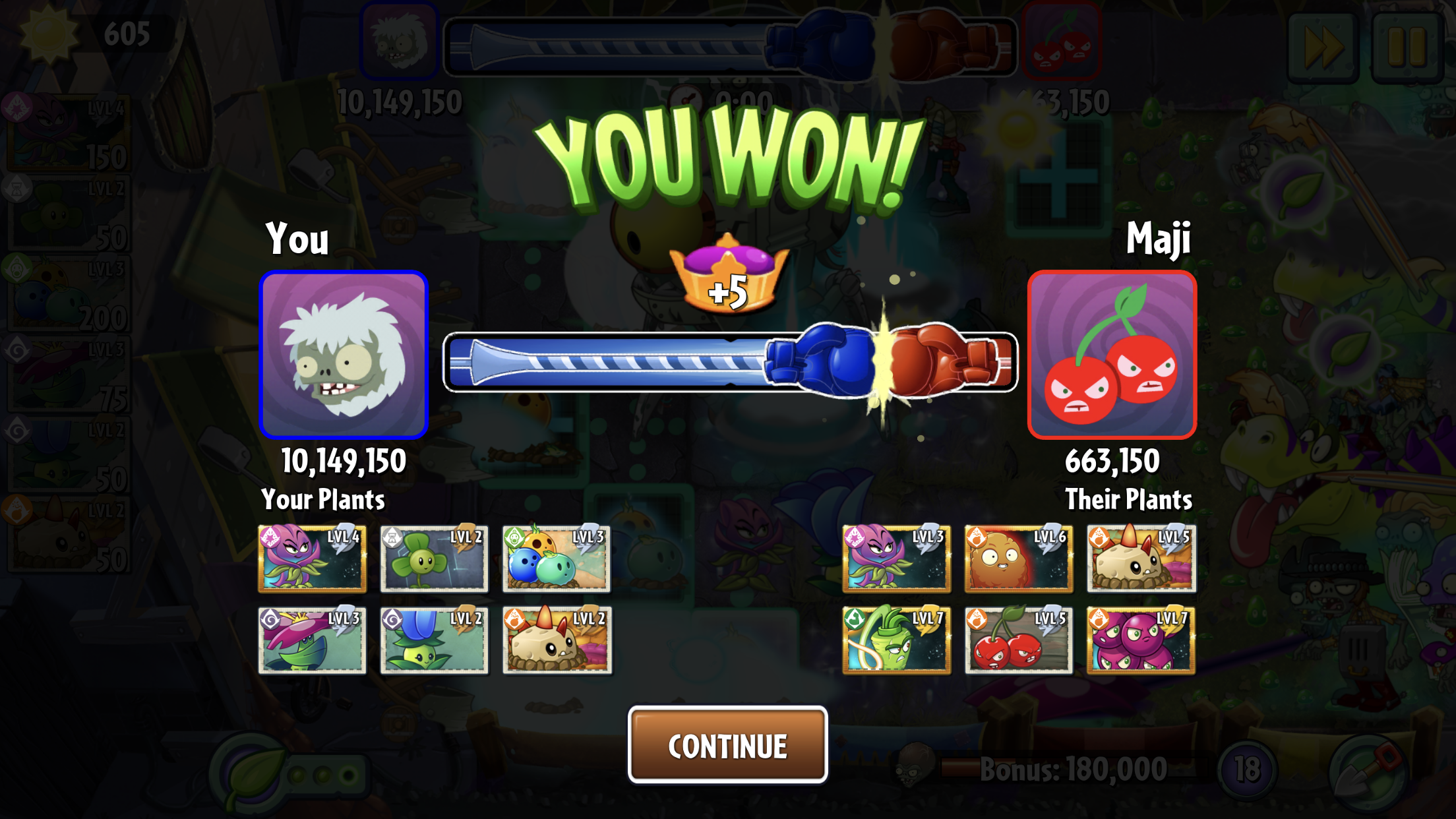
Task: Select your zombie yeti avatar portrait
Action: pos(344,355)
